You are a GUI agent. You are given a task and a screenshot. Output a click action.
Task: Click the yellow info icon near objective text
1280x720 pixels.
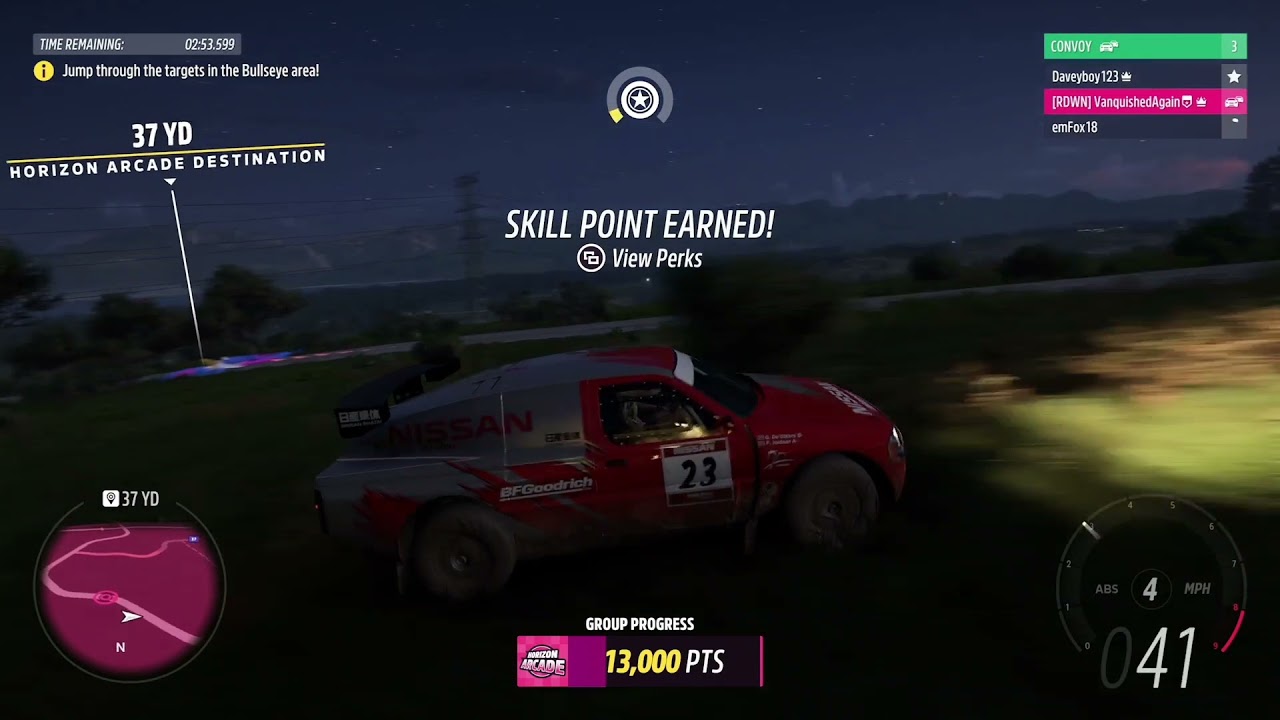pyautogui.click(x=44, y=72)
